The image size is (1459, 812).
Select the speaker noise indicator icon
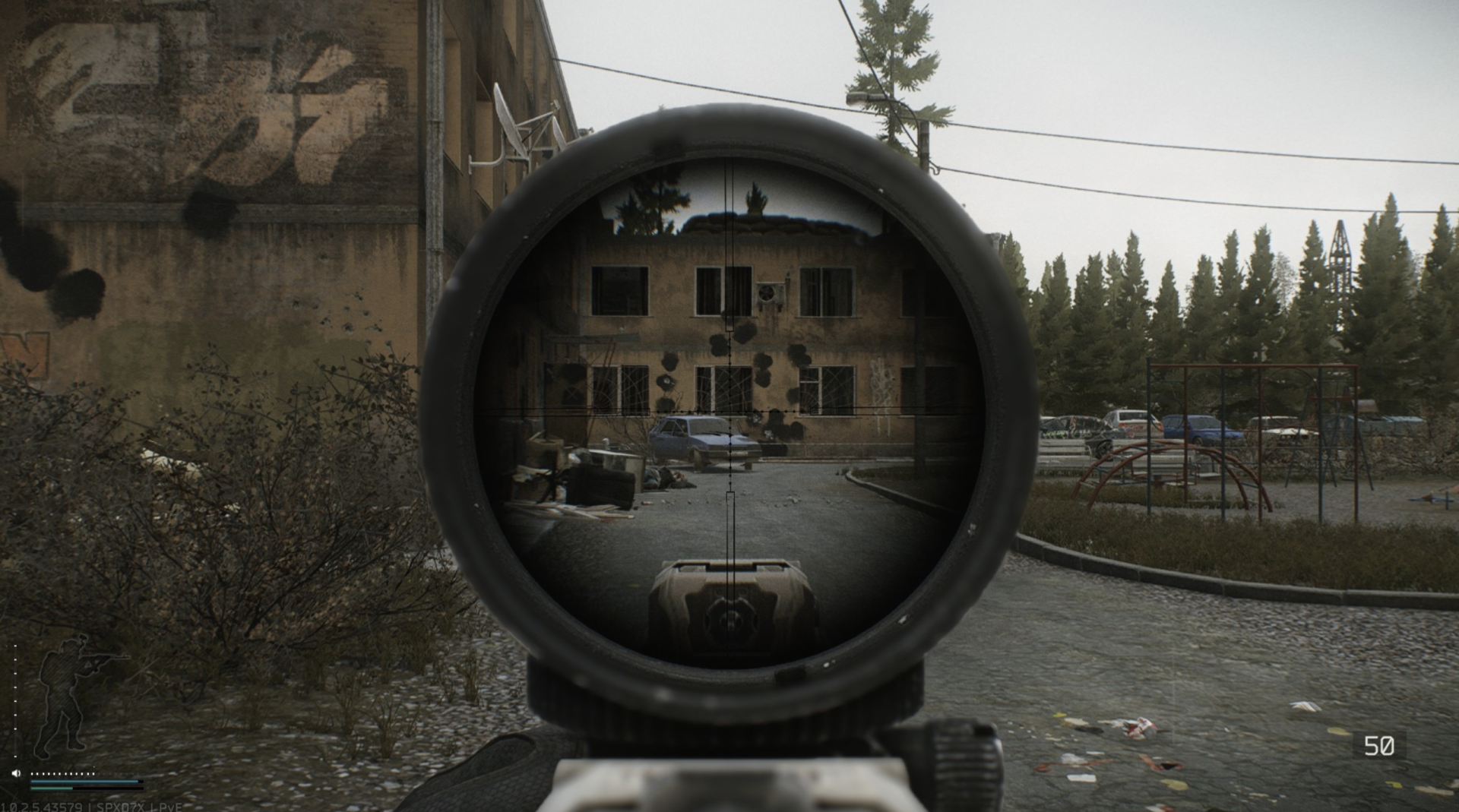click(15, 773)
